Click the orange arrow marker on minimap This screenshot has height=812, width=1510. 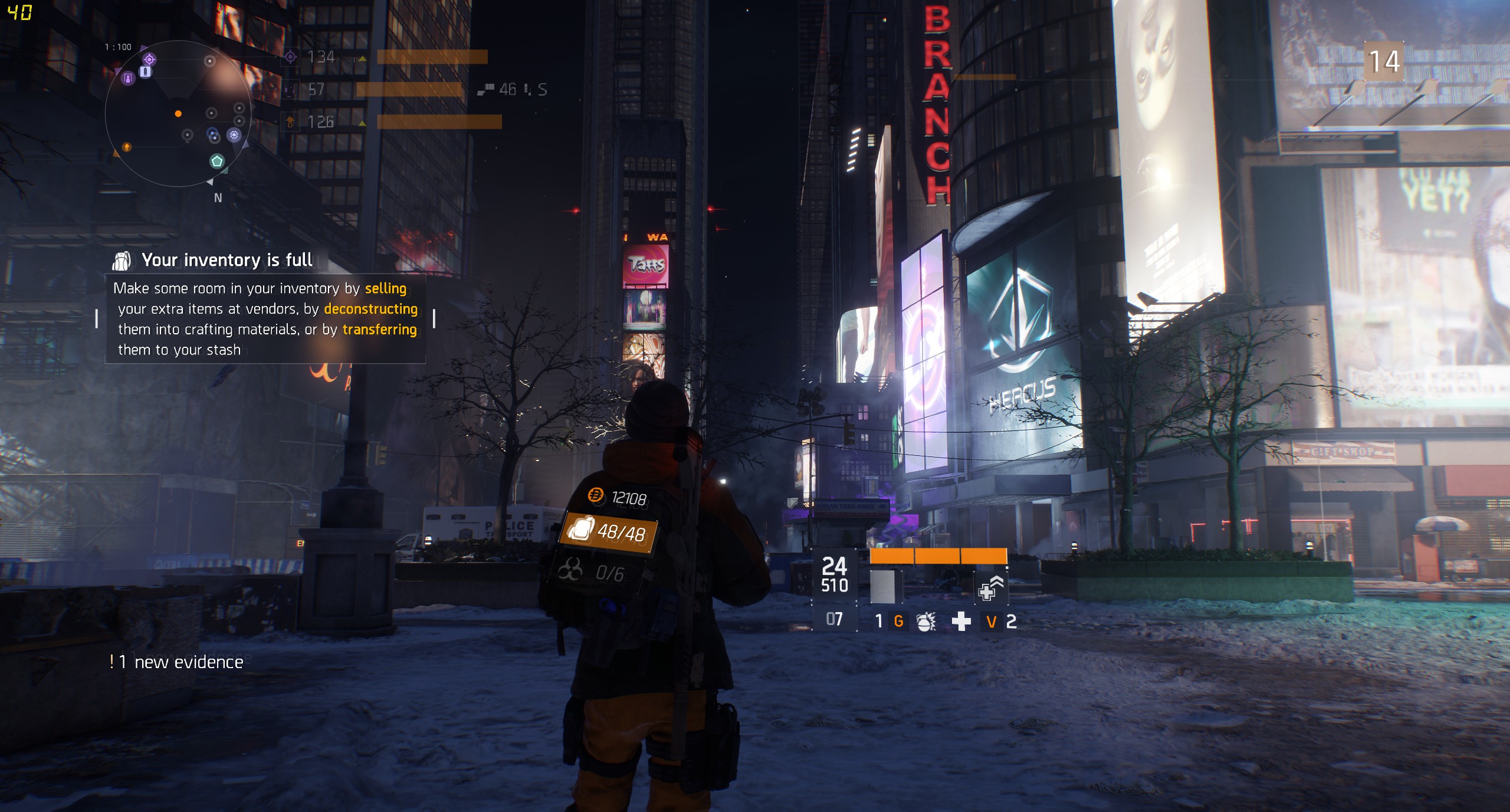tap(126, 146)
